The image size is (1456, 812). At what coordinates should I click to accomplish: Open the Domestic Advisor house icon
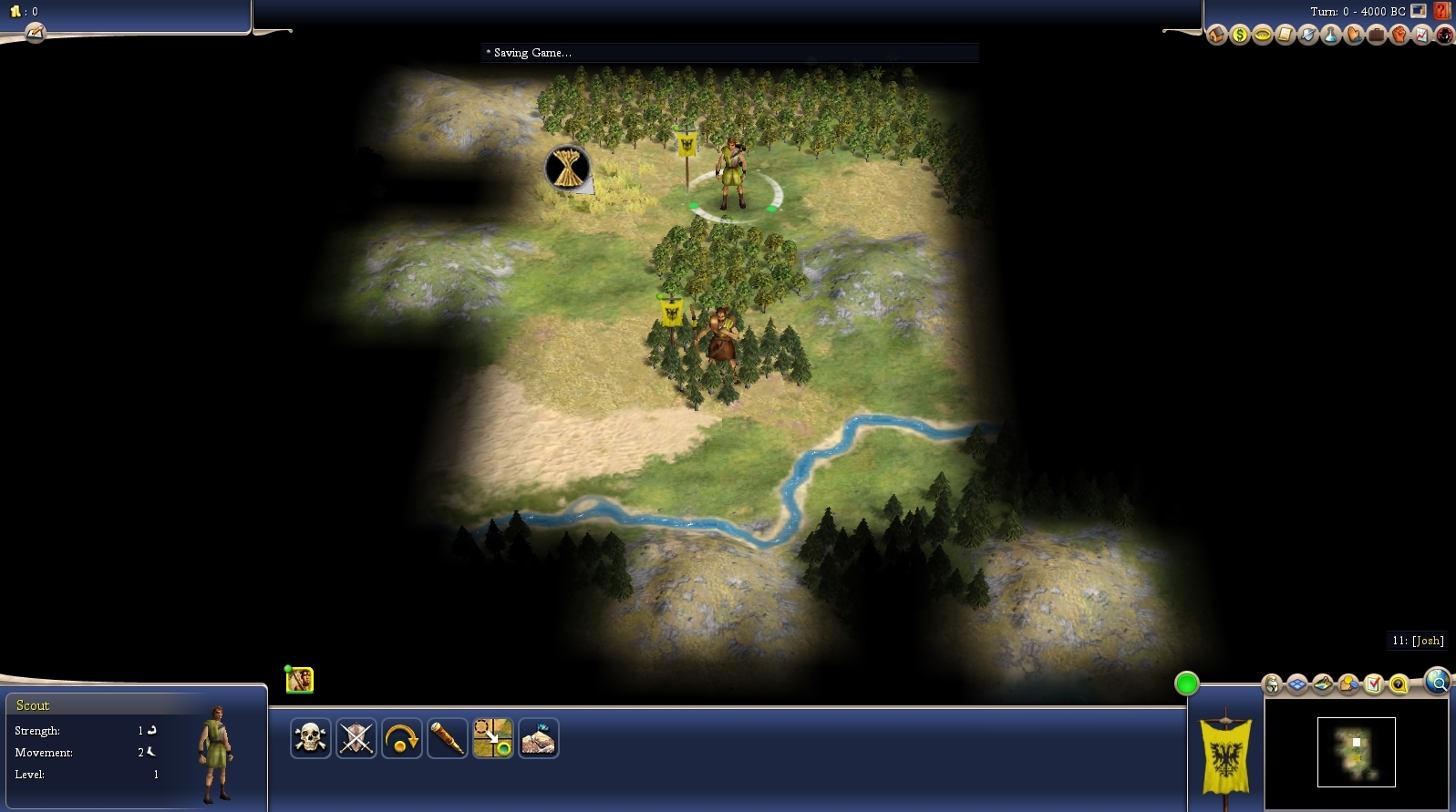[x=1216, y=36]
